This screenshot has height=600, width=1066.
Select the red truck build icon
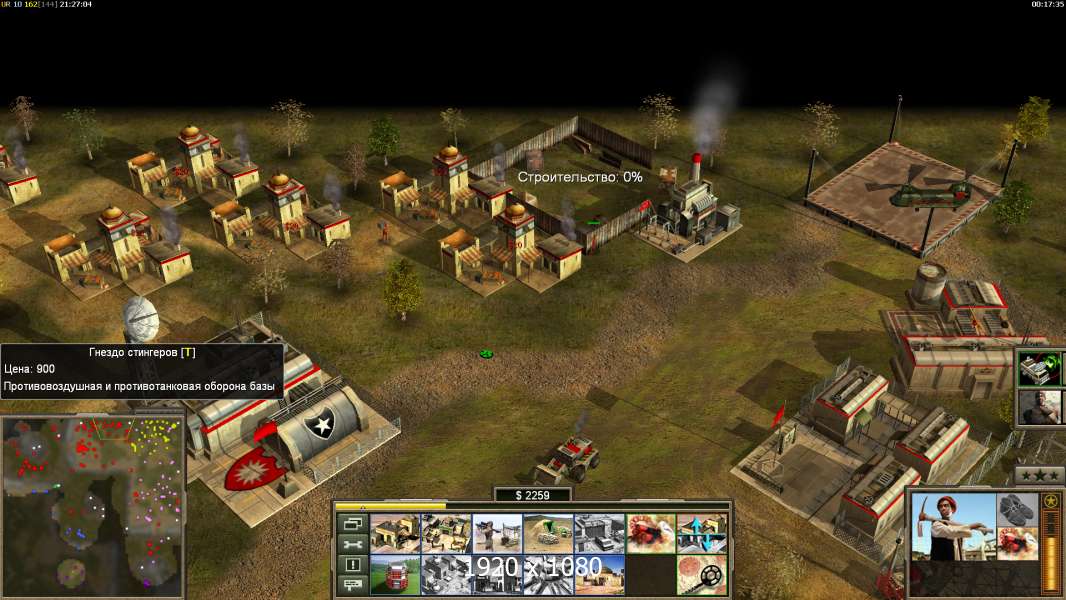coord(395,574)
